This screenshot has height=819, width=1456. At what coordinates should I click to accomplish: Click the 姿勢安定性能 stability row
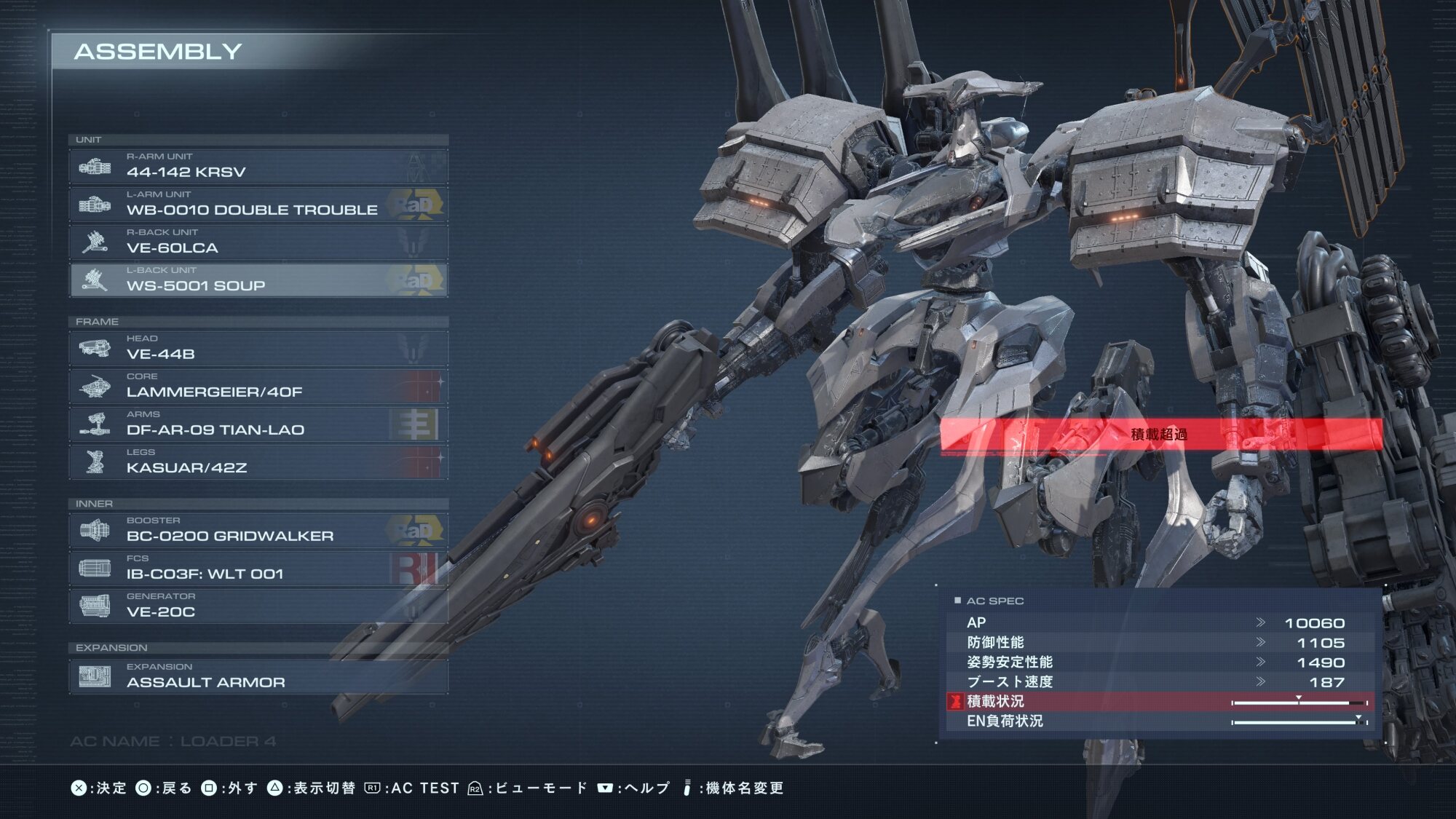pos(1160,662)
